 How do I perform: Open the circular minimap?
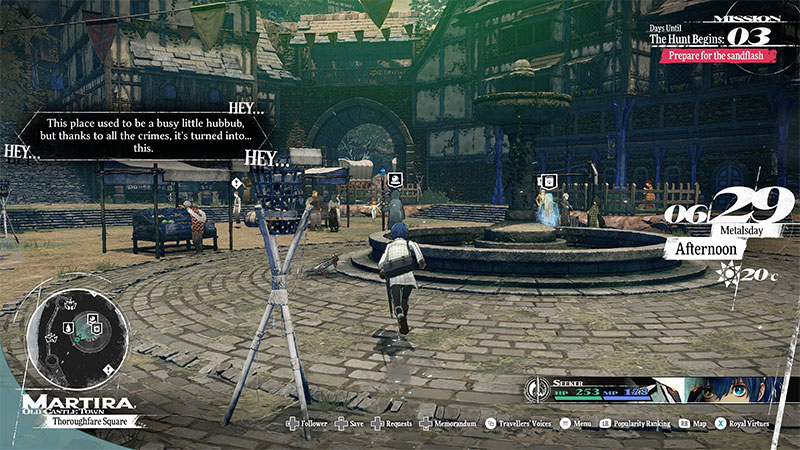[x=77, y=338]
